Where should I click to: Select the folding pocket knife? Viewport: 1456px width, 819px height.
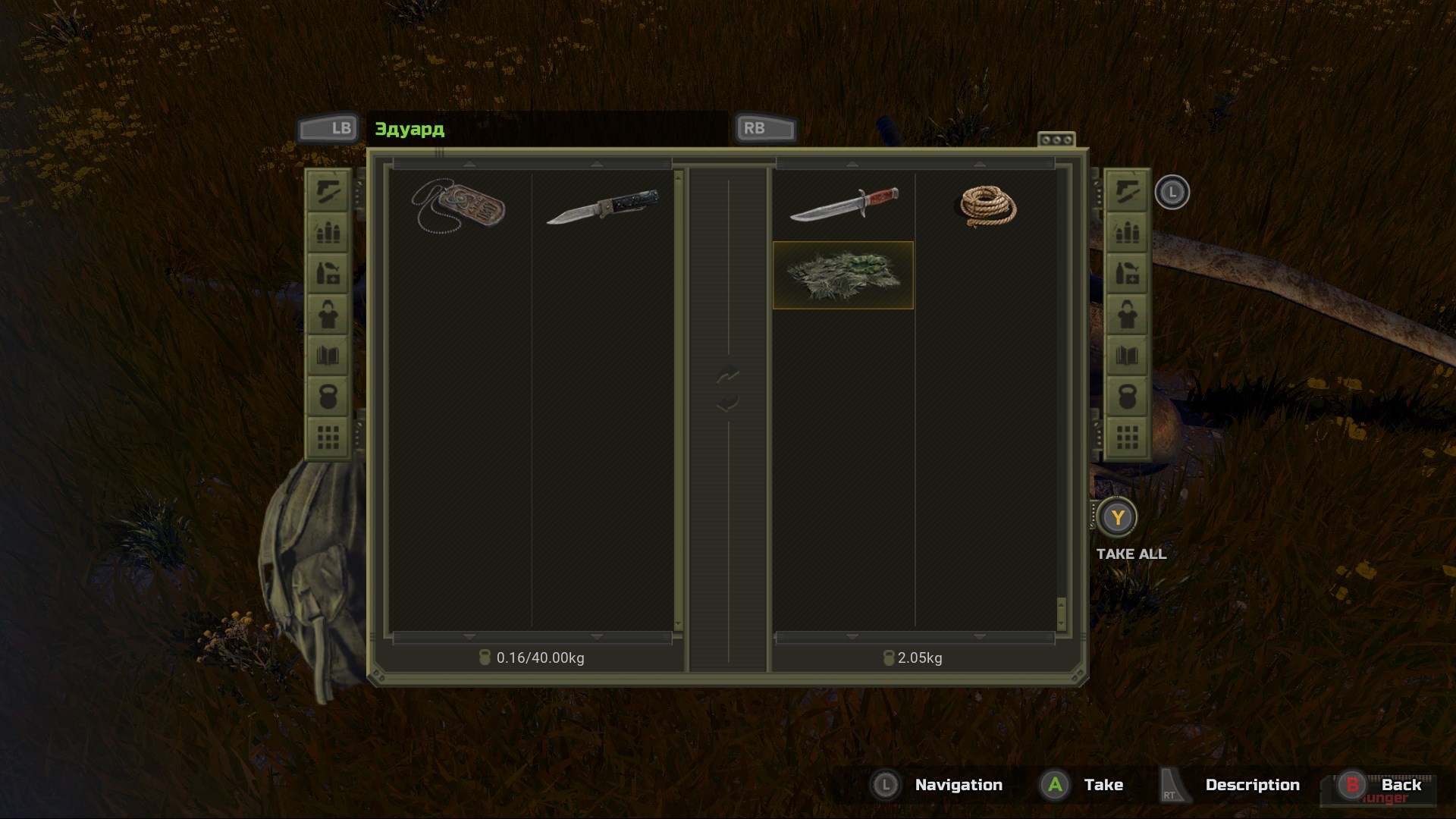[x=602, y=206]
